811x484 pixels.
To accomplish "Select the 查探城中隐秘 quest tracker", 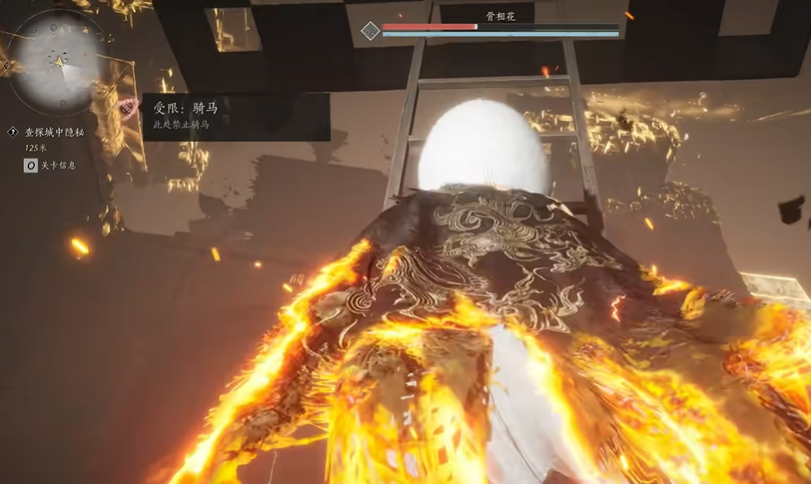I will coord(56,132).
